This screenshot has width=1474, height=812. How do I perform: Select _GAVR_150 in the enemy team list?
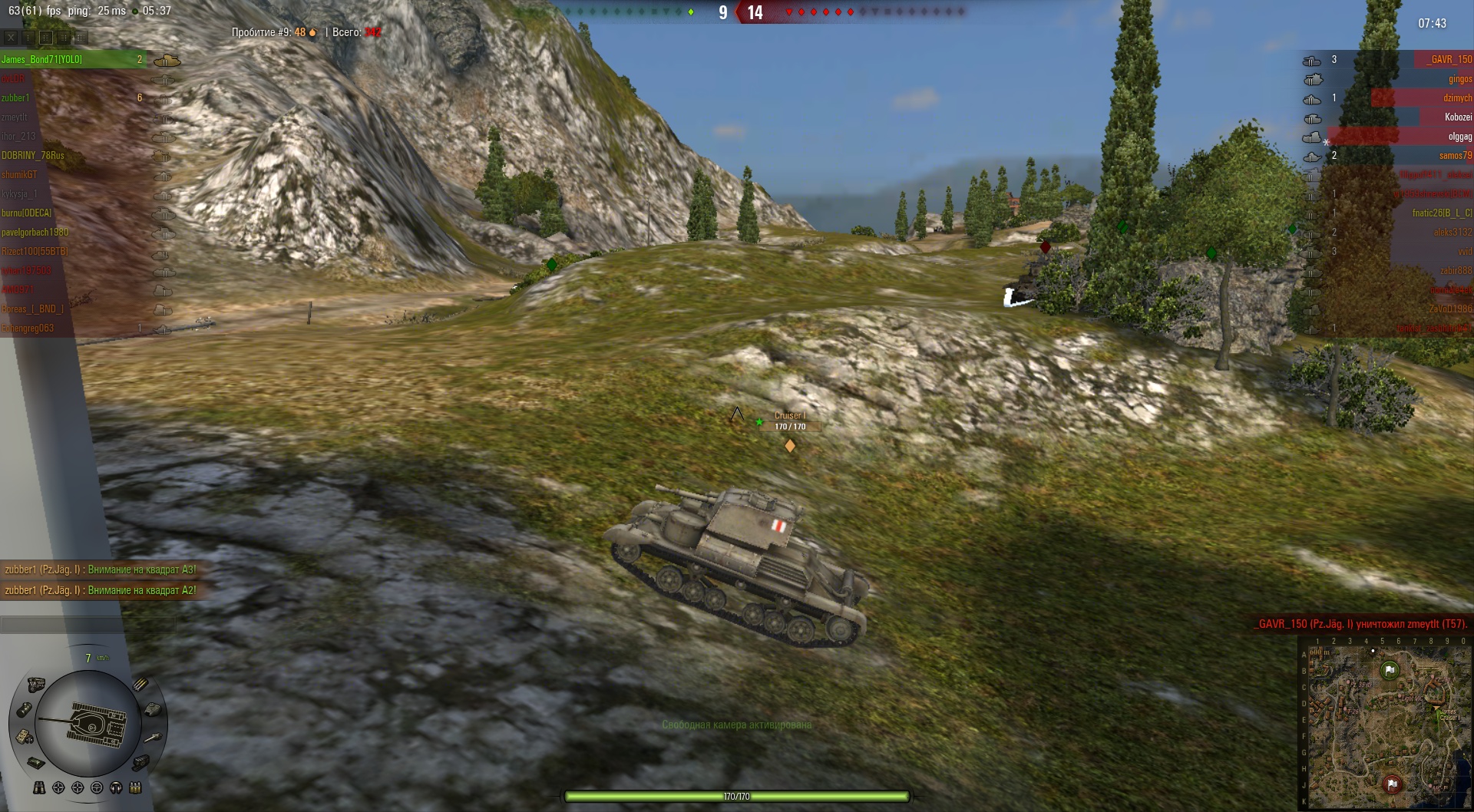pyautogui.click(x=1449, y=59)
